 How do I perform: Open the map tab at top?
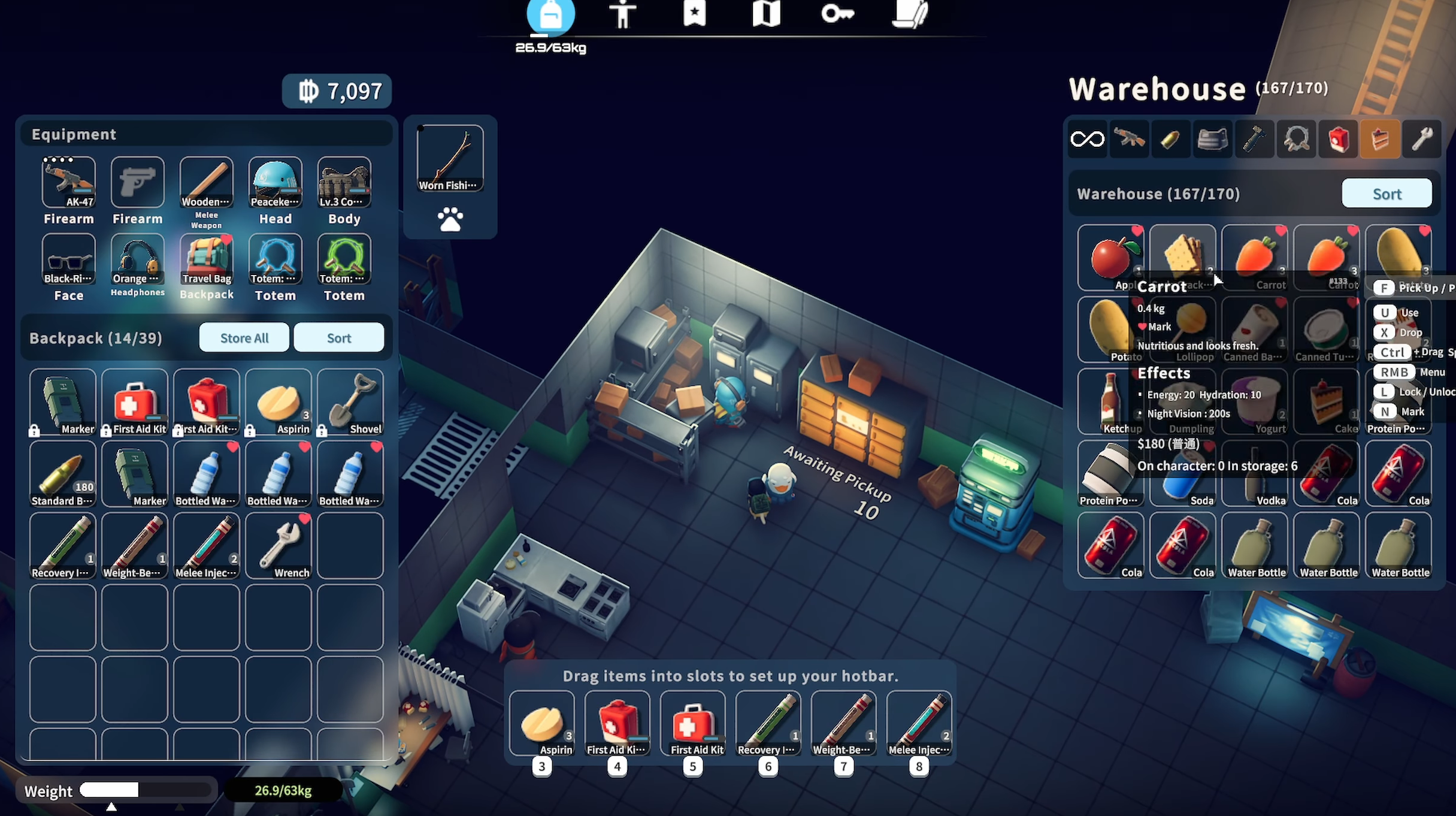766,14
